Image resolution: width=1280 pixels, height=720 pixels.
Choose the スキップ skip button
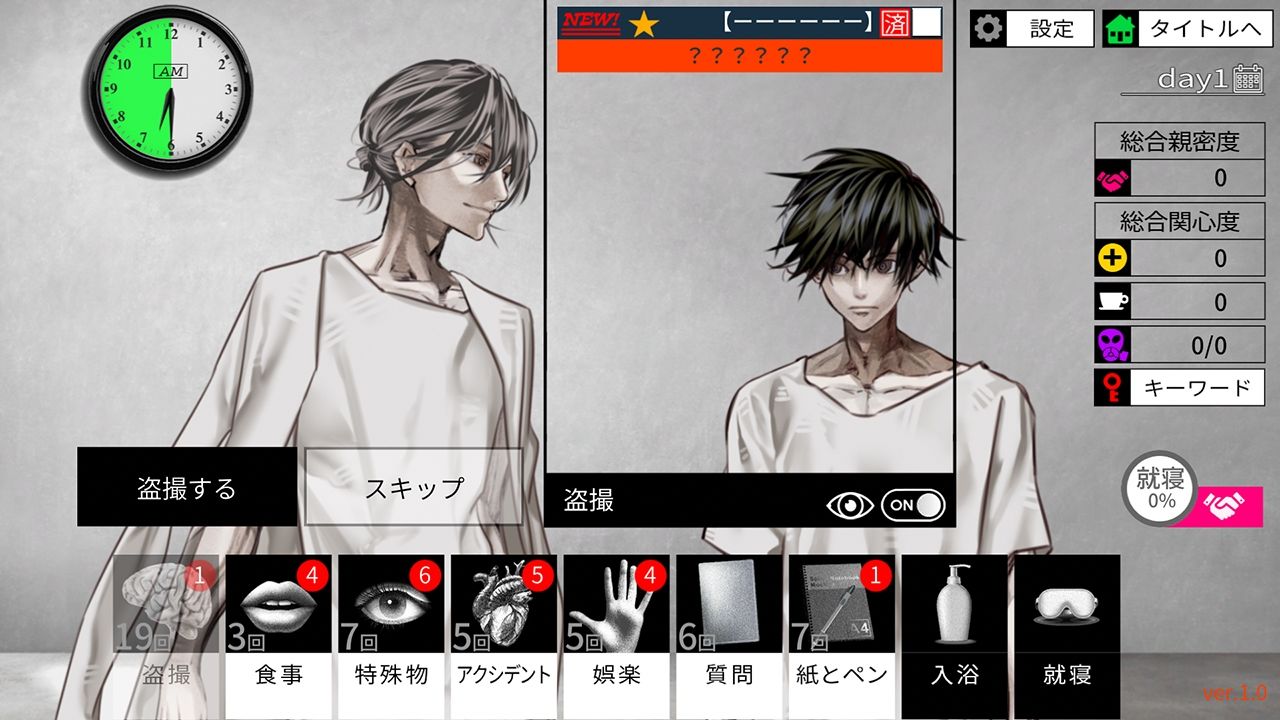[414, 487]
